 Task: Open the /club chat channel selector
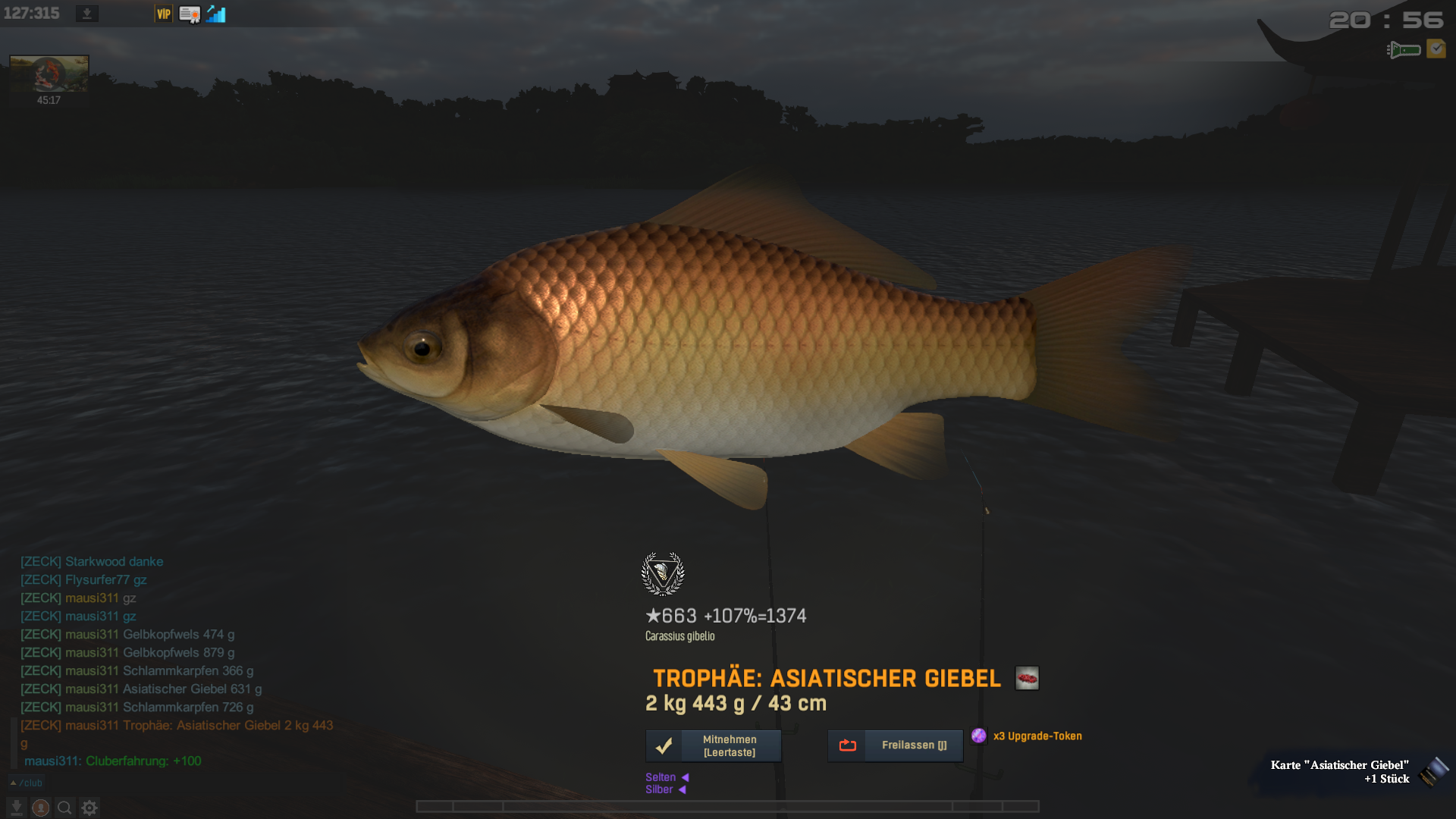pyautogui.click(x=27, y=783)
